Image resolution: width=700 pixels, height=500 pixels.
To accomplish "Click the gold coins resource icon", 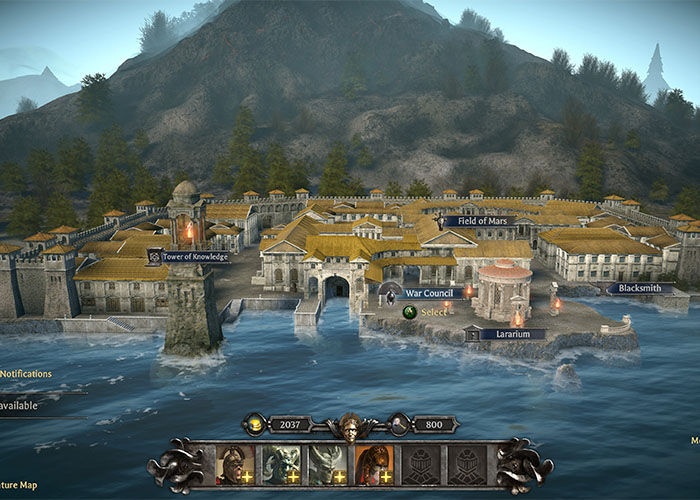I will pos(255,424).
